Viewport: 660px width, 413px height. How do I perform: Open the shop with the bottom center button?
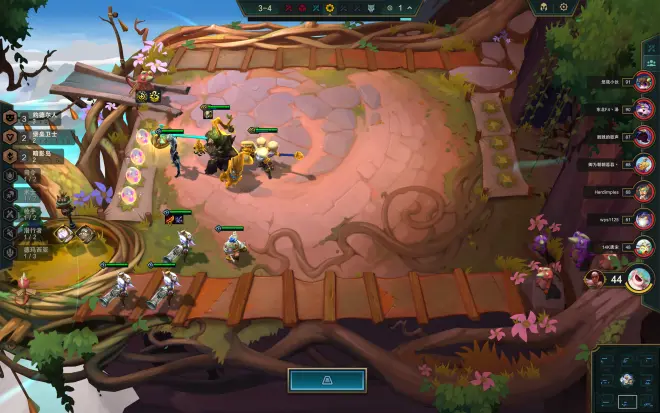(x=326, y=380)
